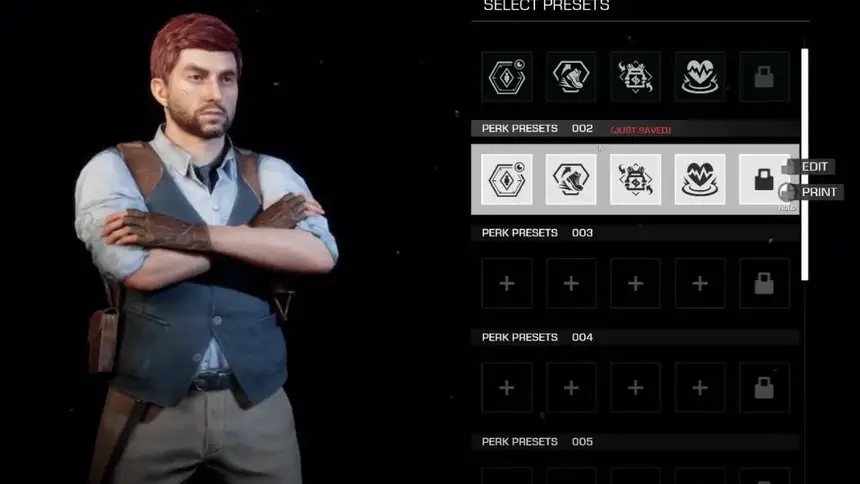Image resolution: width=860 pixels, height=484 pixels.
Task: Choose the hexagon diamond perk in highlighted preset 002
Action: click(507, 180)
